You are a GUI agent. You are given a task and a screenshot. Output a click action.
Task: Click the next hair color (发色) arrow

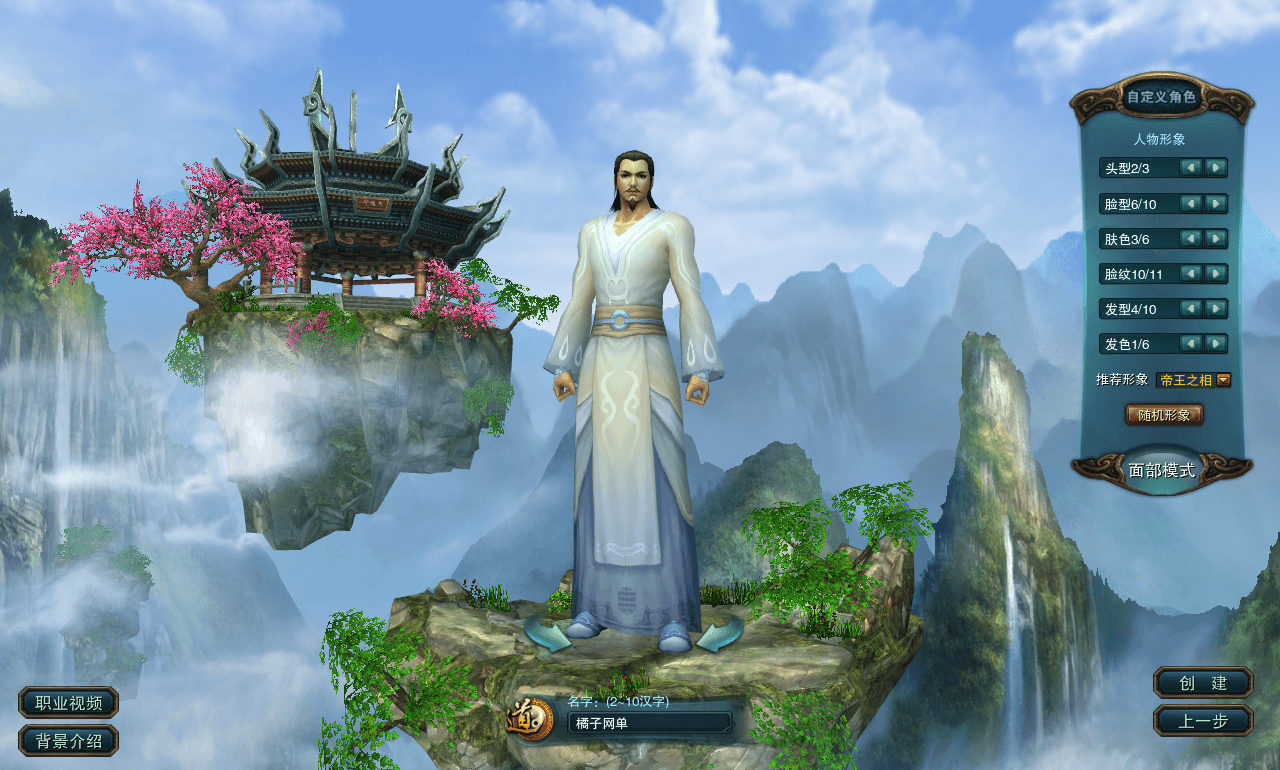[x=1215, y=344]
